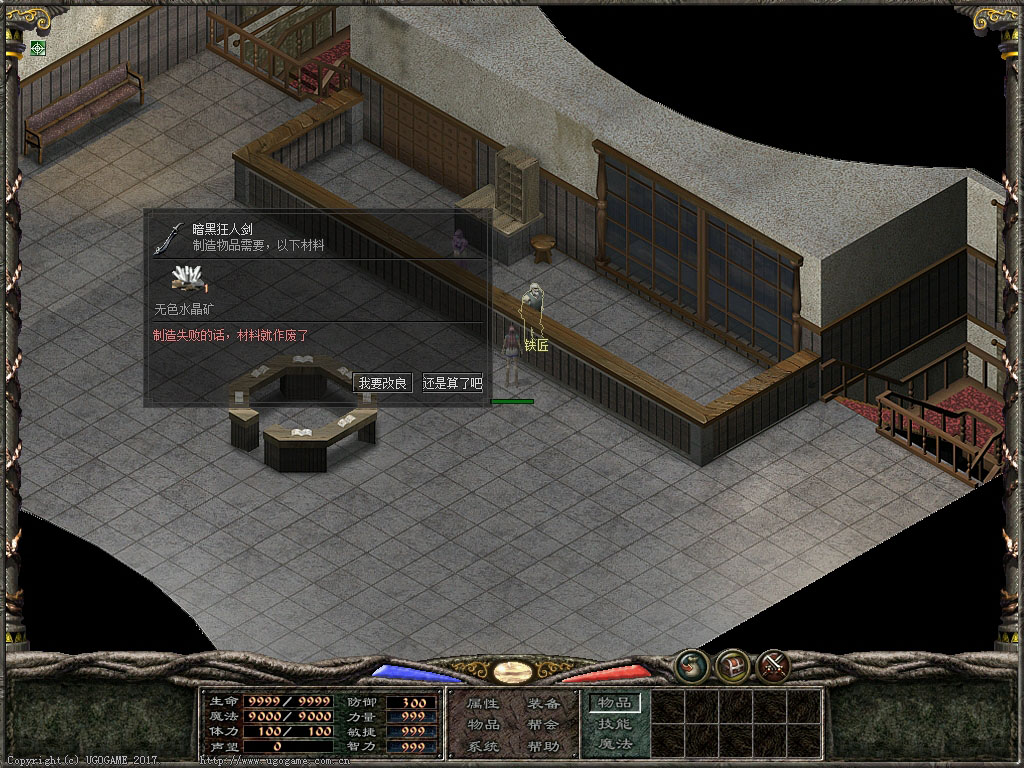Click the green pouch round button

(x=691, y=665)
